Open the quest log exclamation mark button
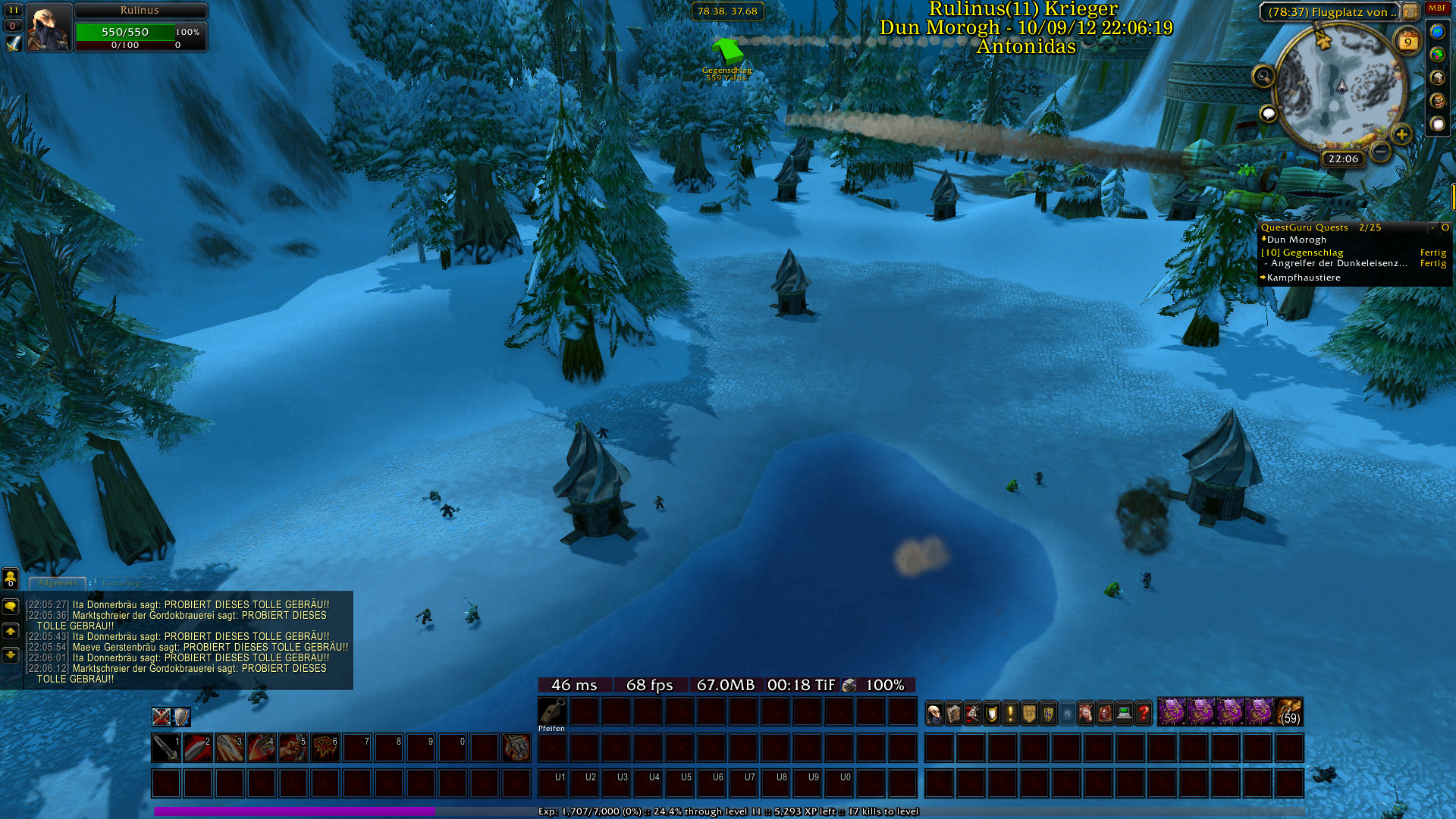Image resolution: width=1456 pixels, height=819 pixels. point(1010,713)
